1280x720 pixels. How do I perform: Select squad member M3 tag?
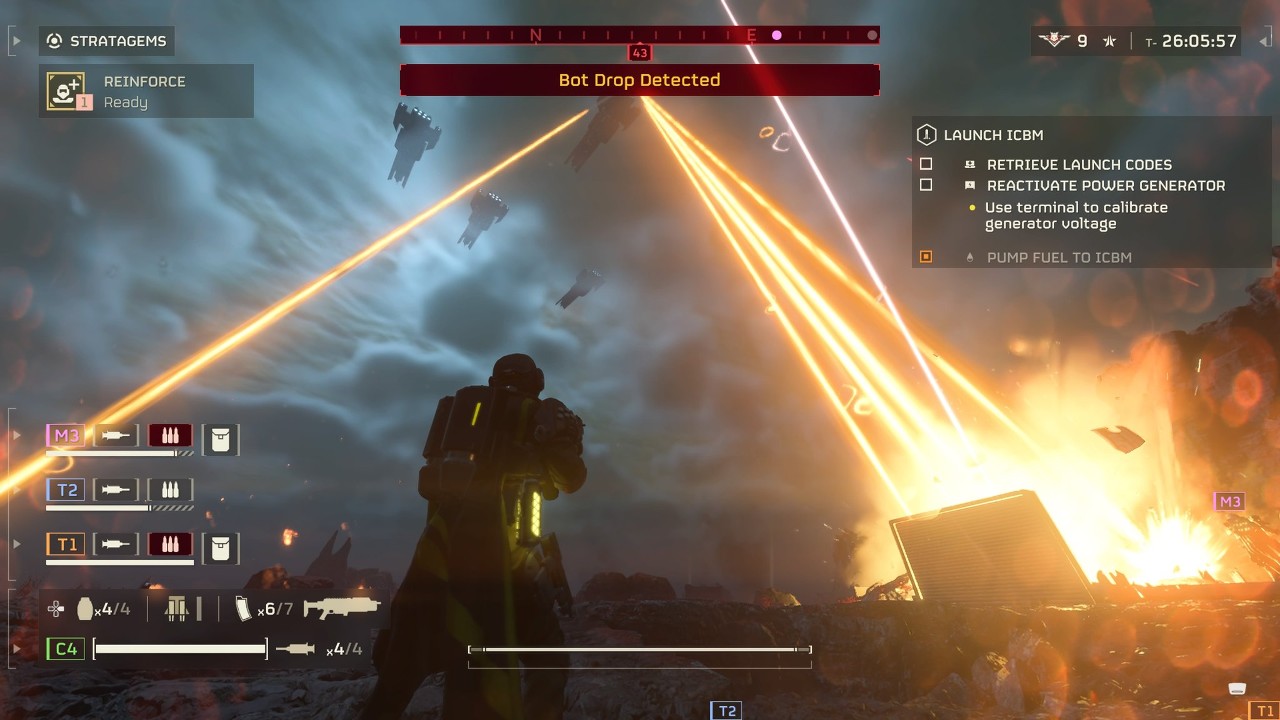click(66, 435)
